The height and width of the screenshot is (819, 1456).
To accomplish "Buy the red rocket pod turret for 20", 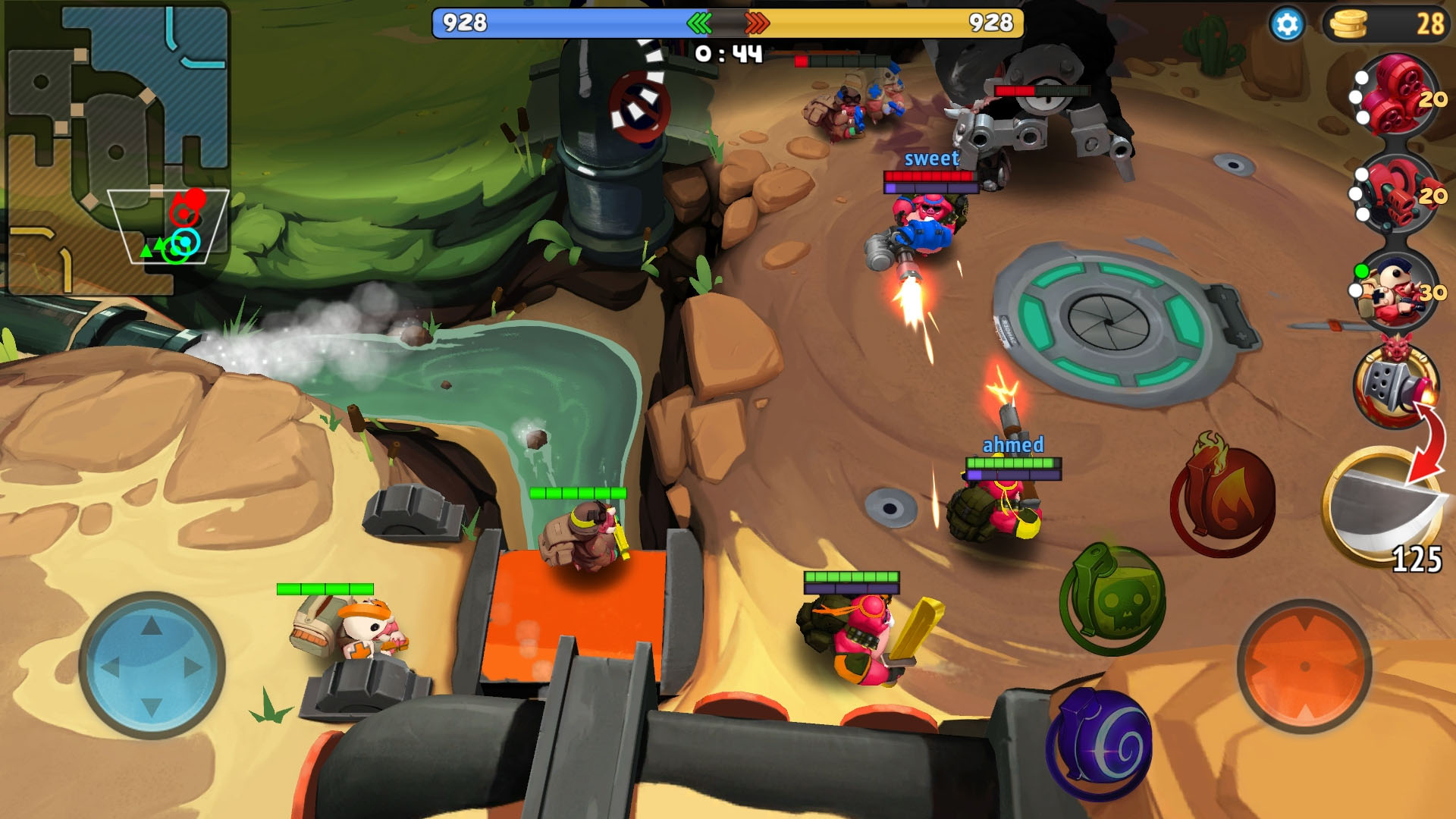I will point(1397,95).
